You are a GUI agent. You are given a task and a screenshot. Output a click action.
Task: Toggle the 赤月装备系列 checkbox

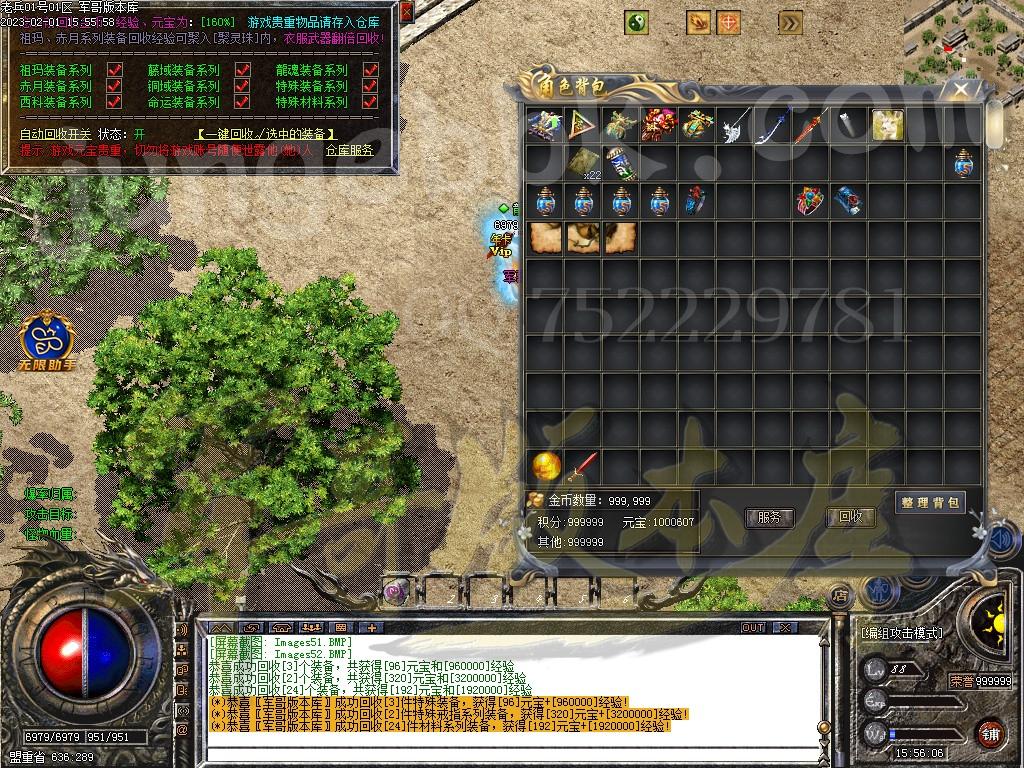(114, 86)
